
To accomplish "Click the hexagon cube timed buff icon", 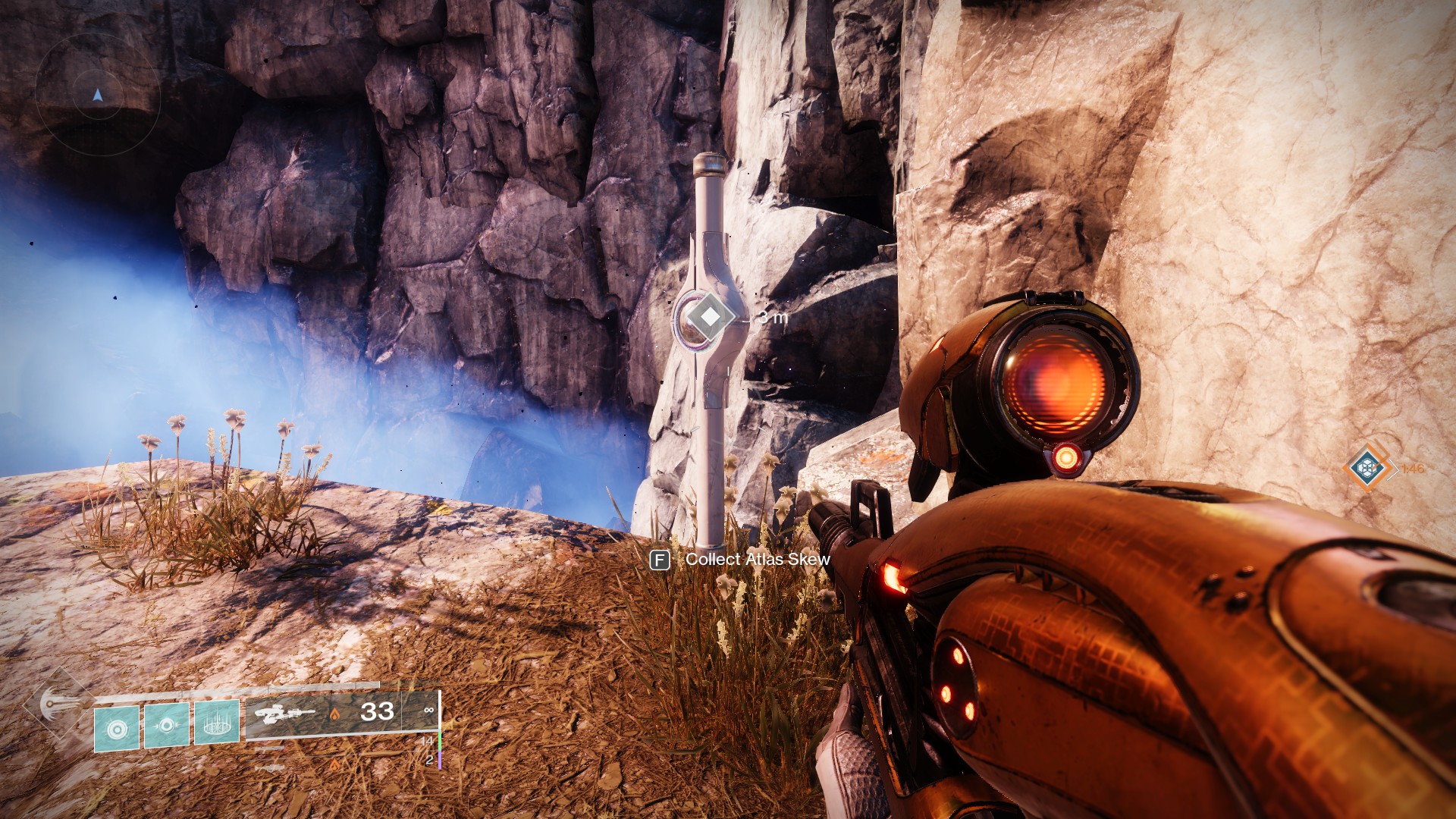I will tap(1367, 466).
